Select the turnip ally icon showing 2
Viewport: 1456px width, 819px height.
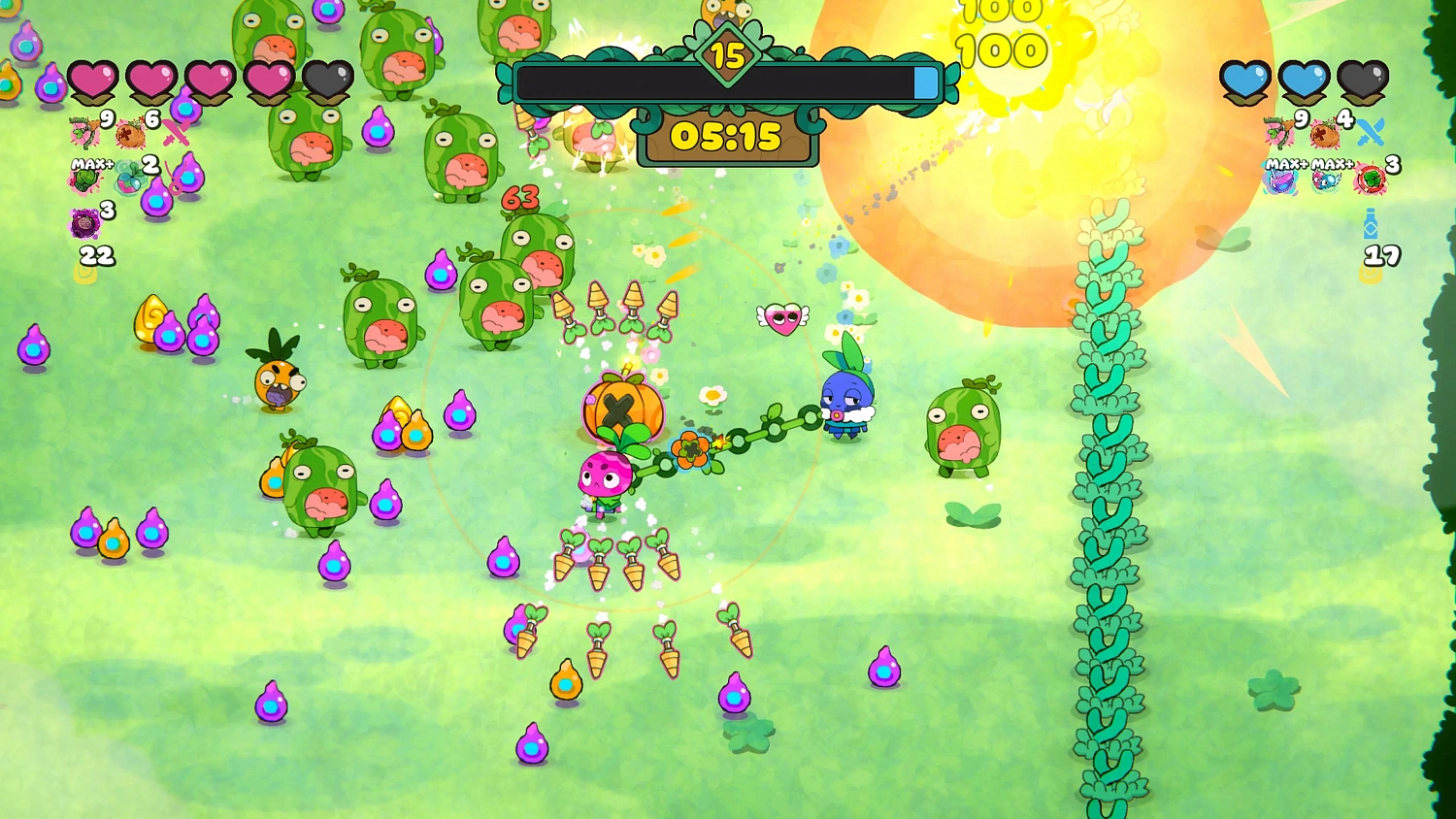point(129,180)
